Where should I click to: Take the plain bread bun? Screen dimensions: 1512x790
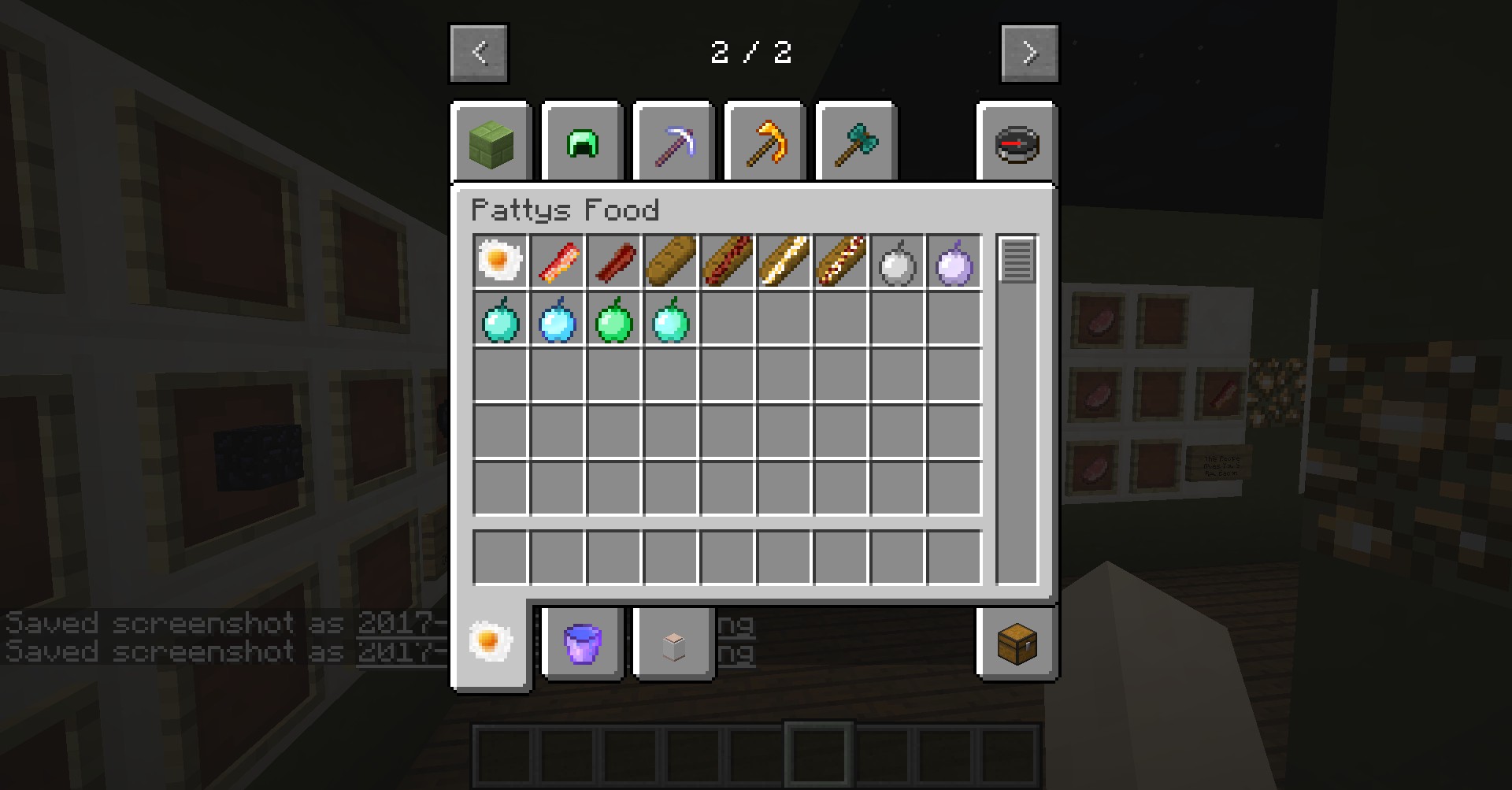point(671,261)
